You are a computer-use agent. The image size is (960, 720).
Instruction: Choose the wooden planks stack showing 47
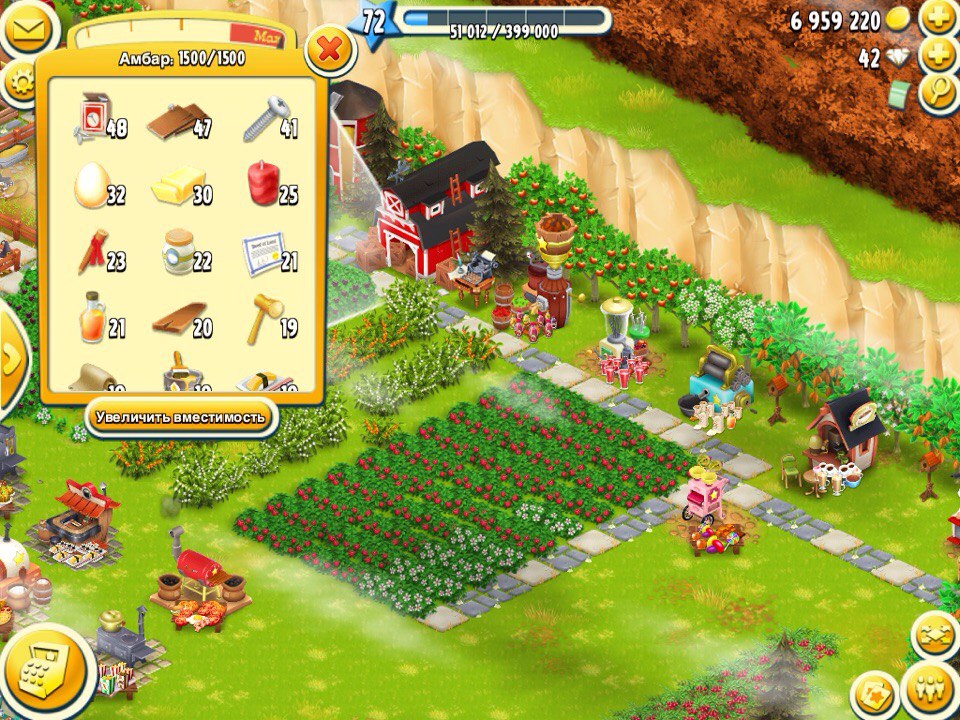(178, 121)
